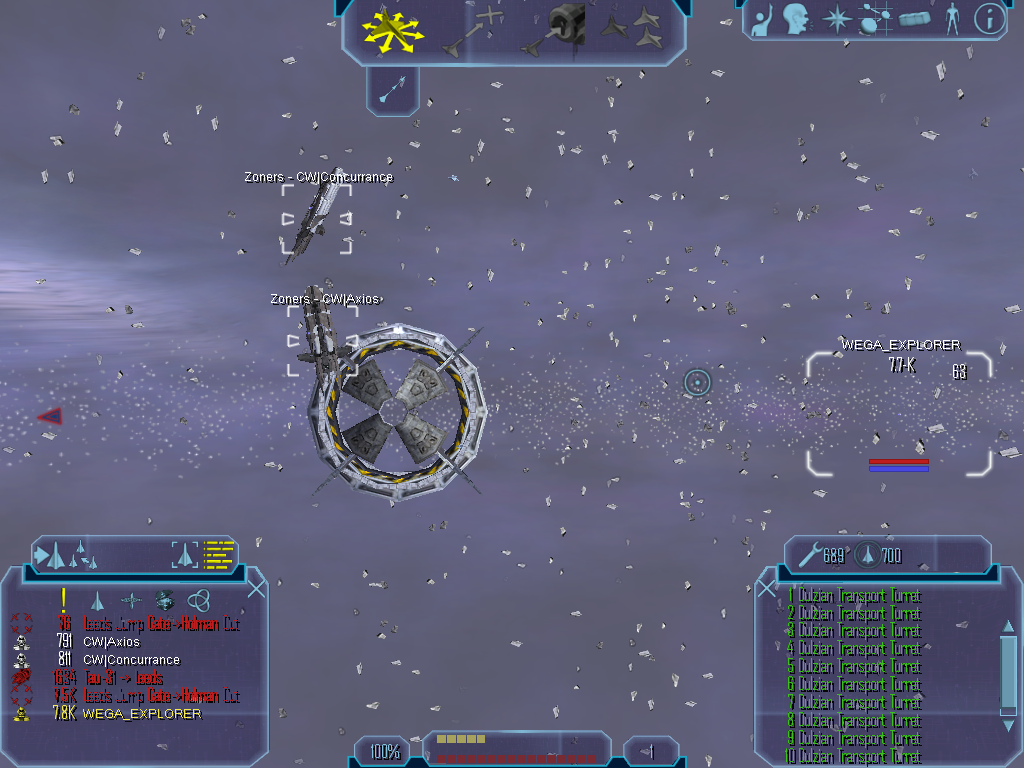Open the pilot standing figure icon
The image size is (1024, 768).
click(952, 19)
